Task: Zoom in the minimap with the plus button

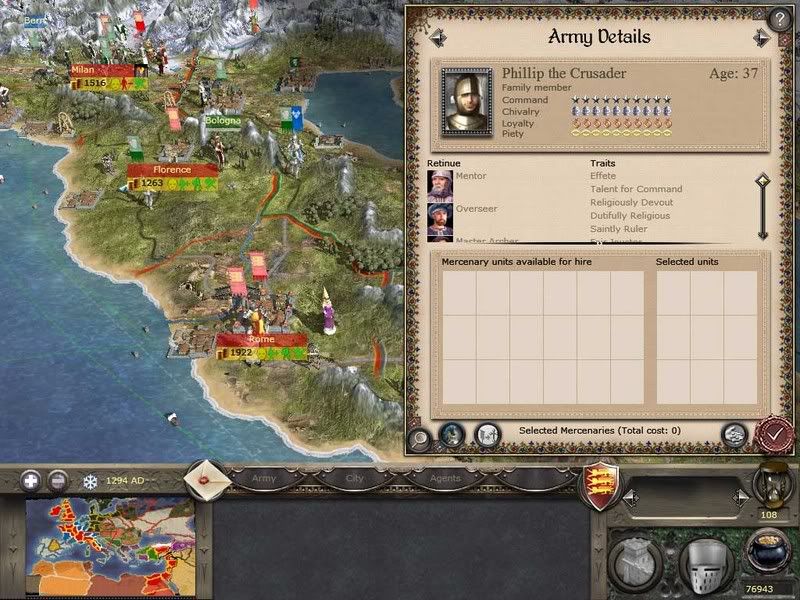Action: click(x=30, y=480)
